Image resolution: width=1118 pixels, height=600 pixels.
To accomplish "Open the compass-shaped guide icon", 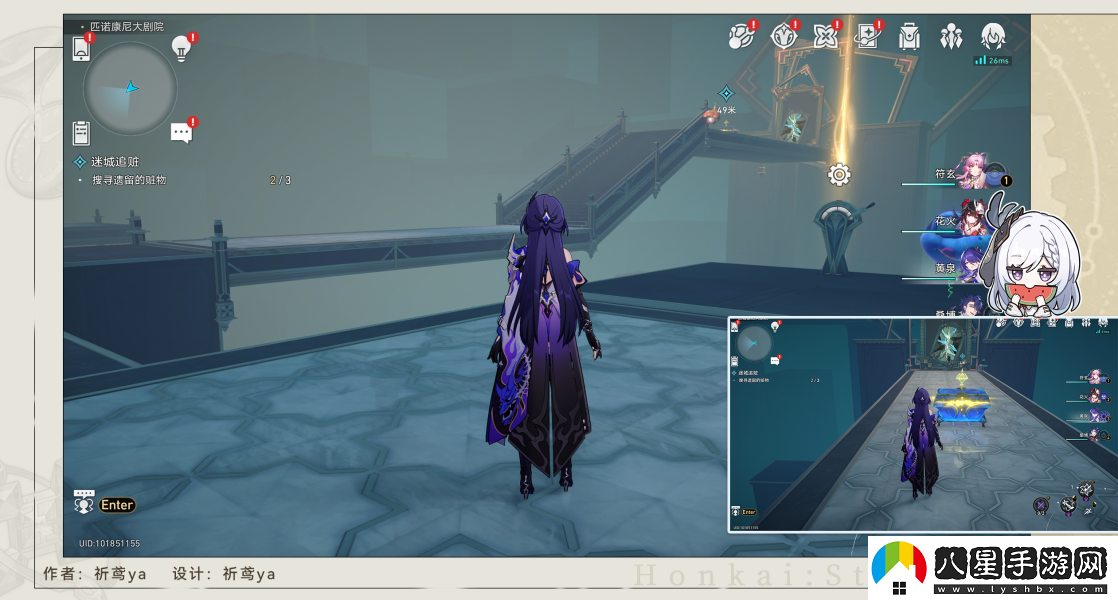I will pyautogui.click(x=783, y=37).
